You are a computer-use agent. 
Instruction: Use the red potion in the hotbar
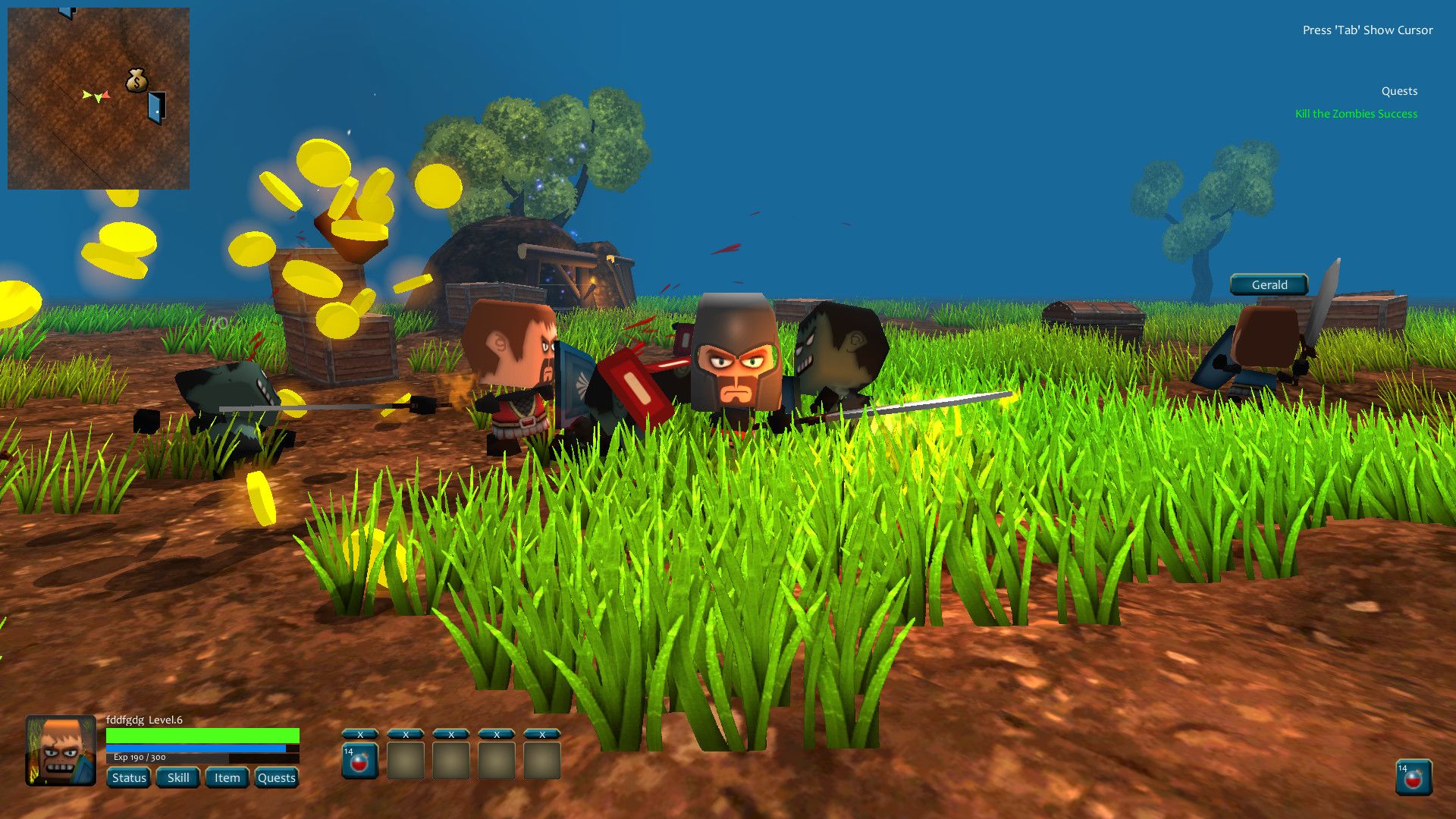(359, 761)
